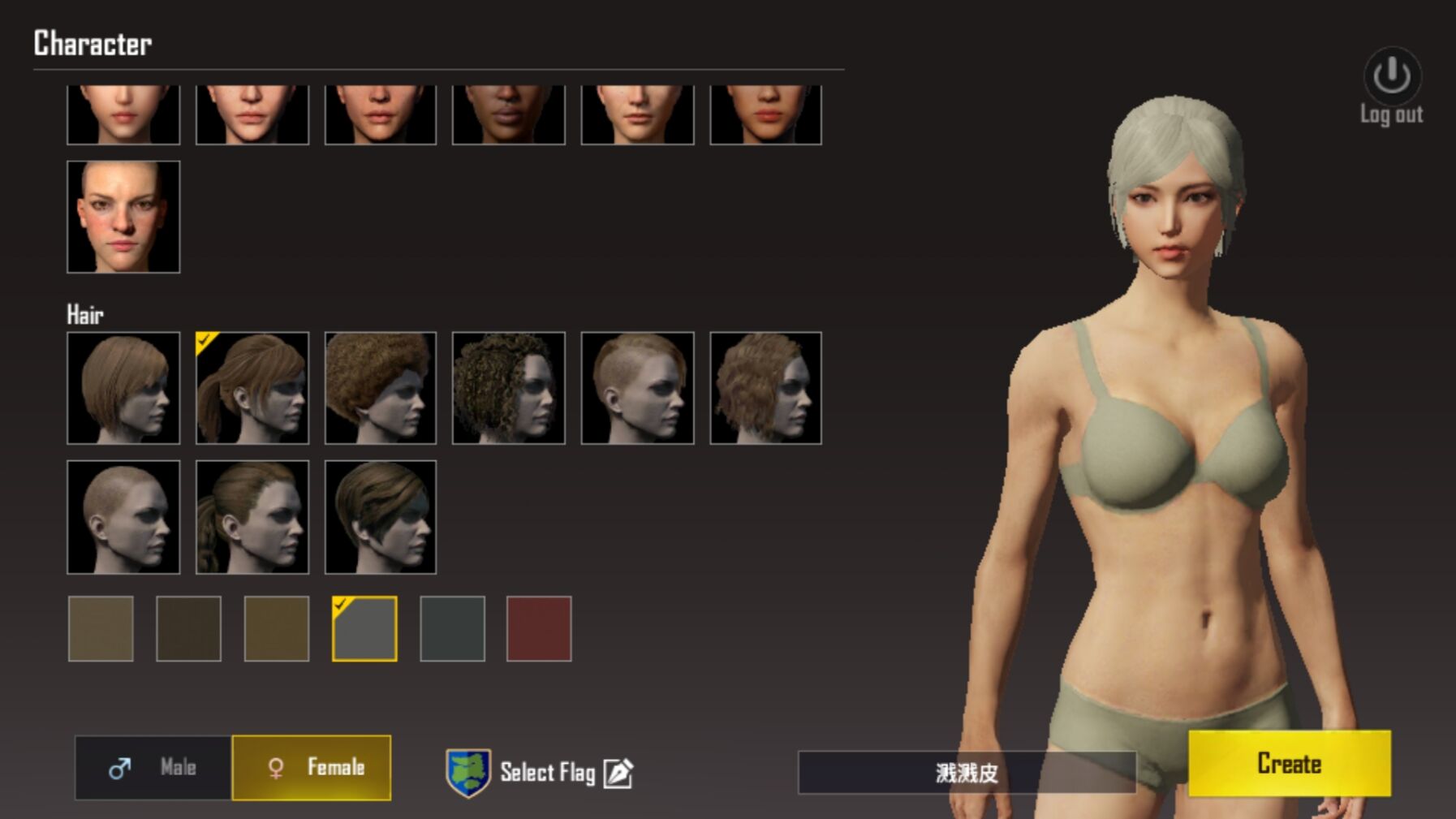This screenshot has height=819, width=1456.
Task: Click the female gender symbol icon
Action: pyautogui.click(x=276, y=769)
